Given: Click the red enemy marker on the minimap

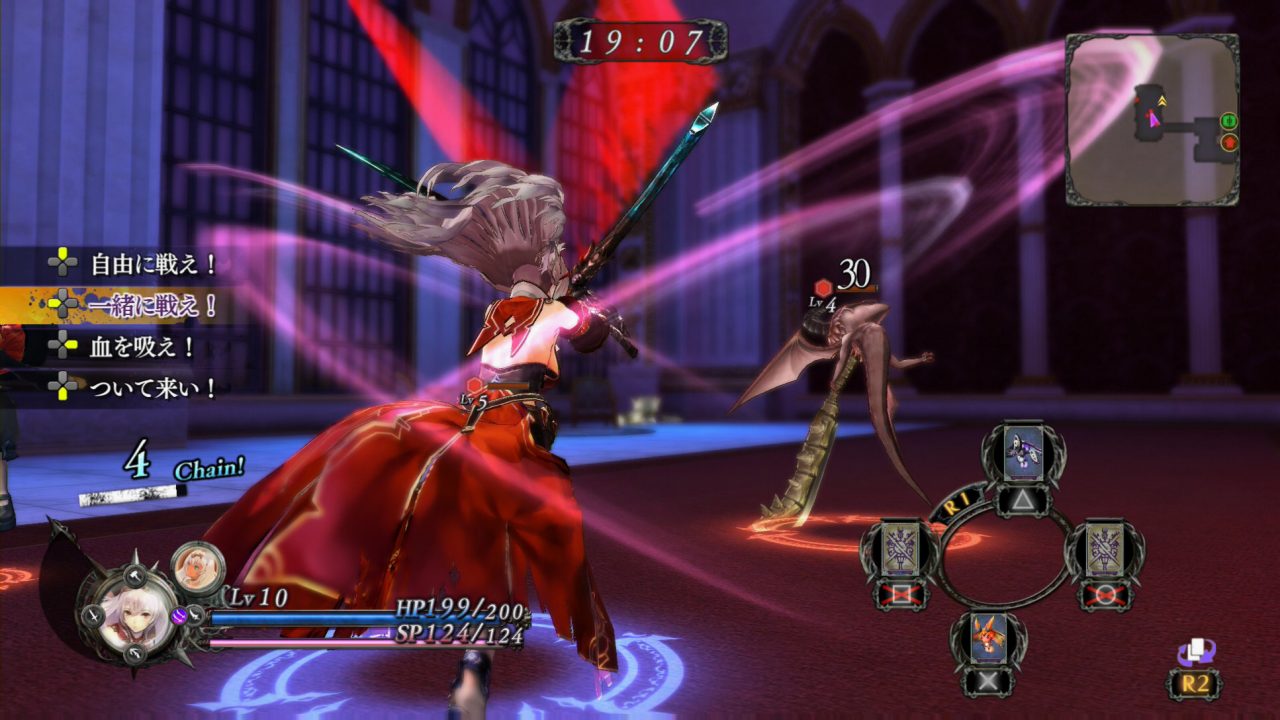Looking at the screenshot, I should point(1229,141).
